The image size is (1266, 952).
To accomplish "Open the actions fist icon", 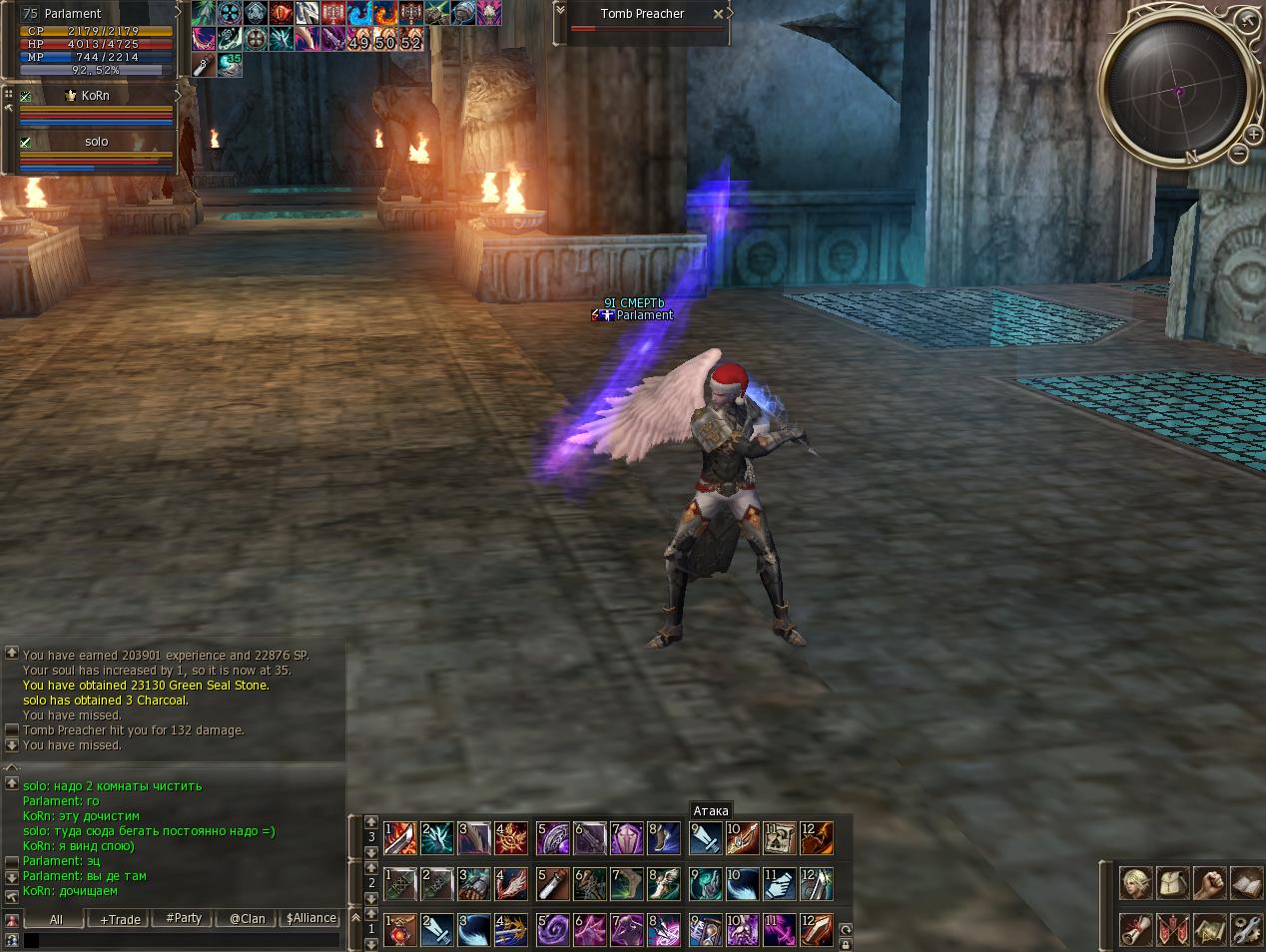I will [1209, 883].
